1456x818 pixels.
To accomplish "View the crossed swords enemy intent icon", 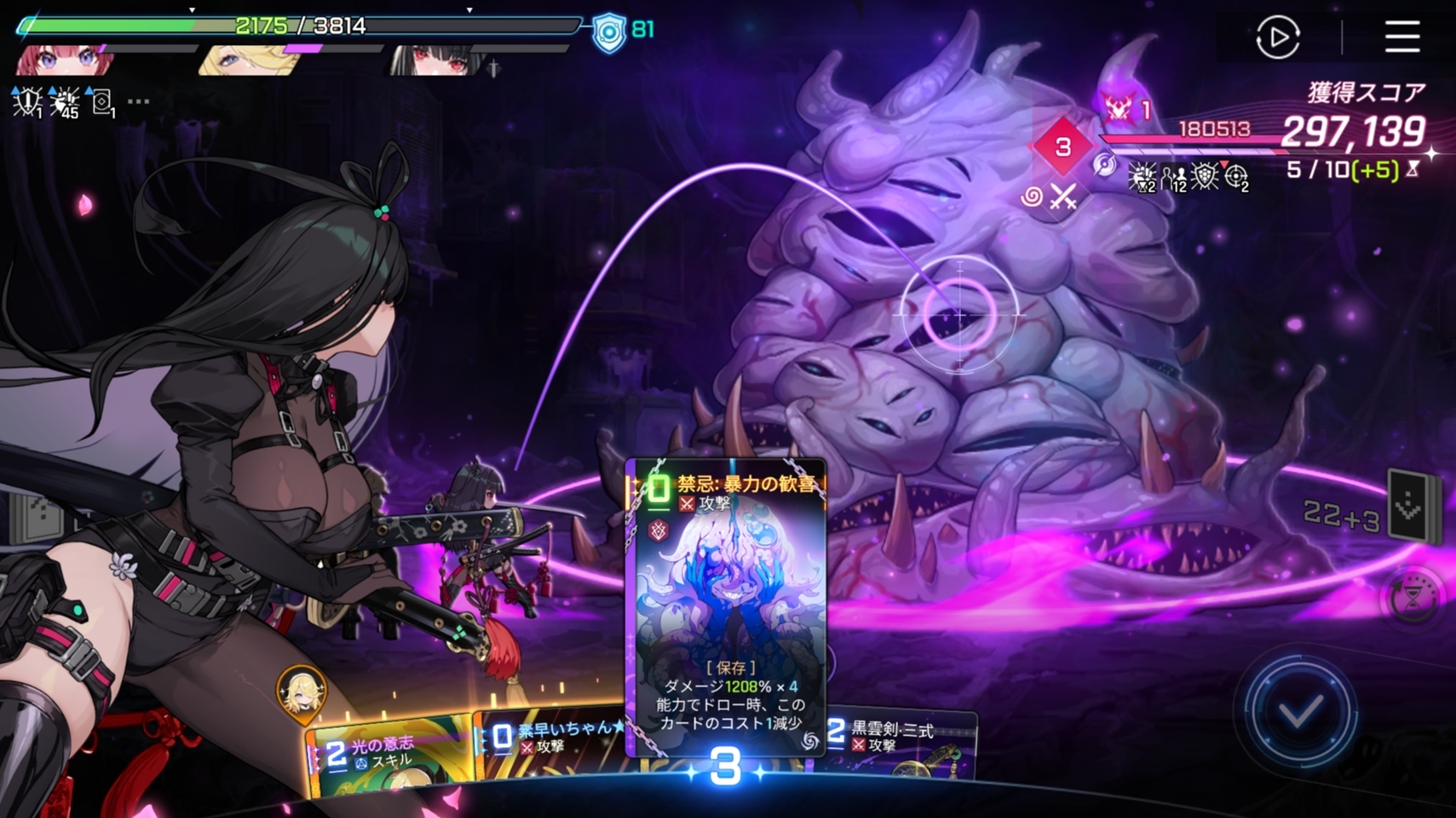I will pos(1063,197).
